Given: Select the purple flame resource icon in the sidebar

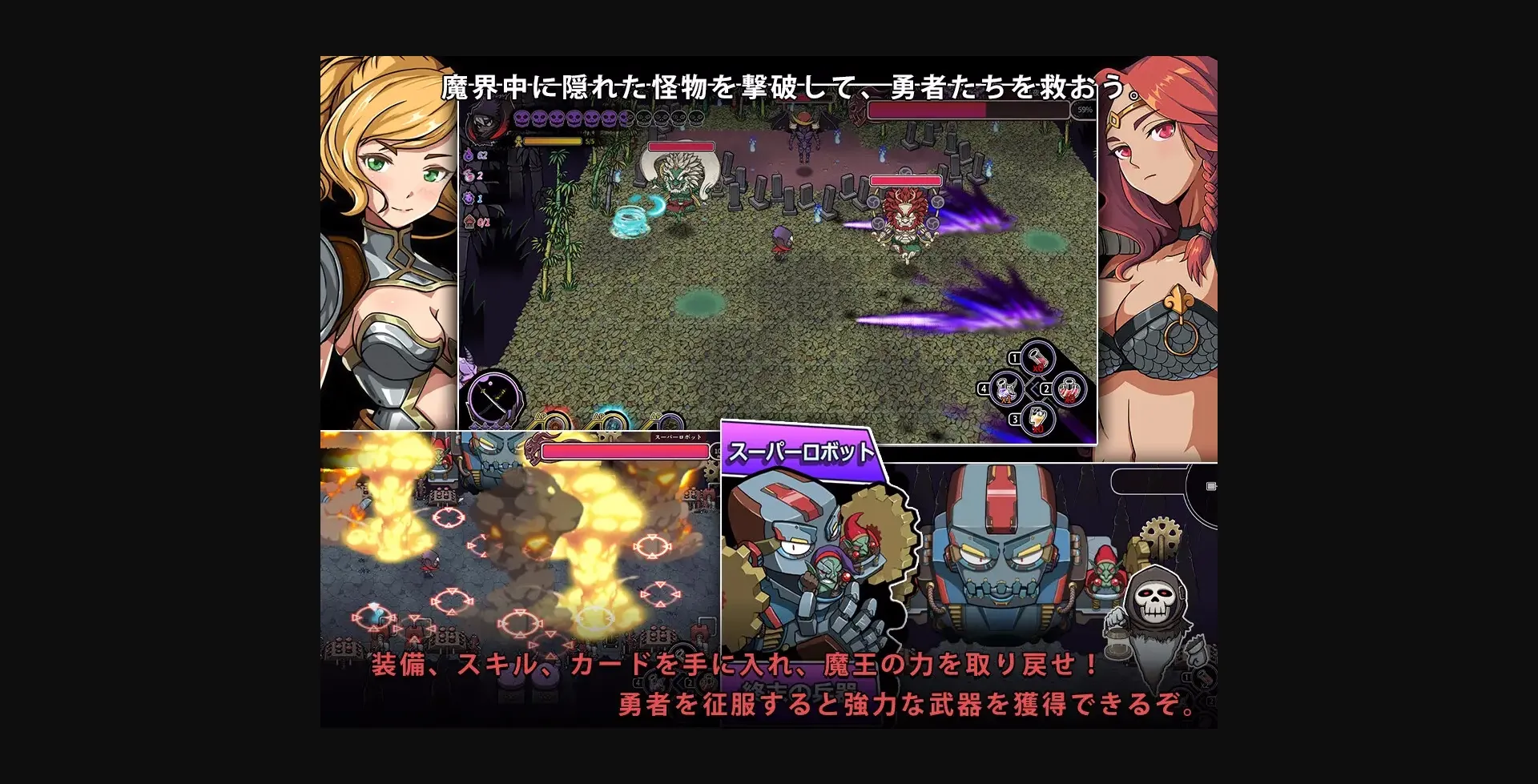Looking at the screenshot, I should point(469,155).
